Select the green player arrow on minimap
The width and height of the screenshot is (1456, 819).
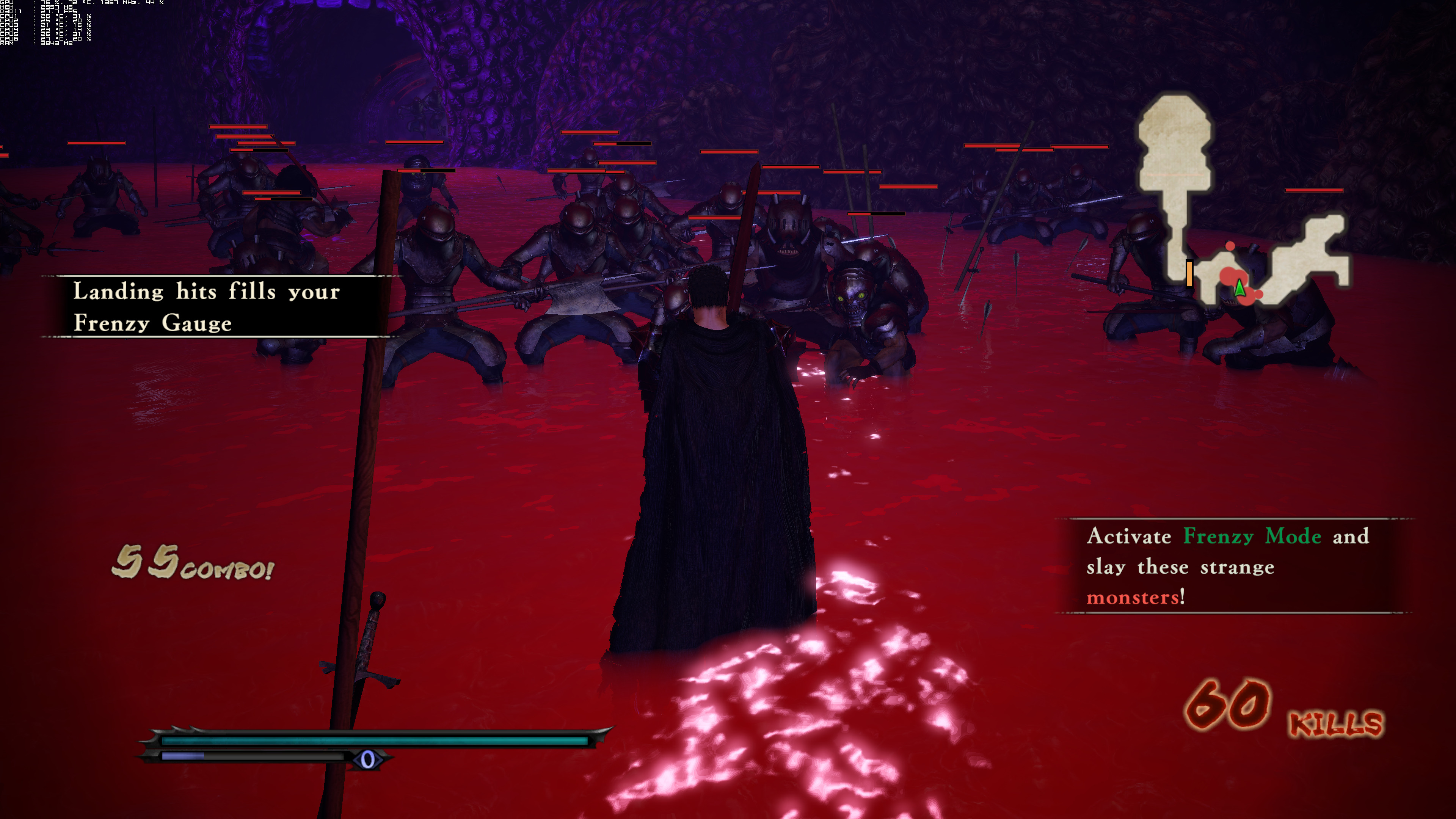(1239, 288)
